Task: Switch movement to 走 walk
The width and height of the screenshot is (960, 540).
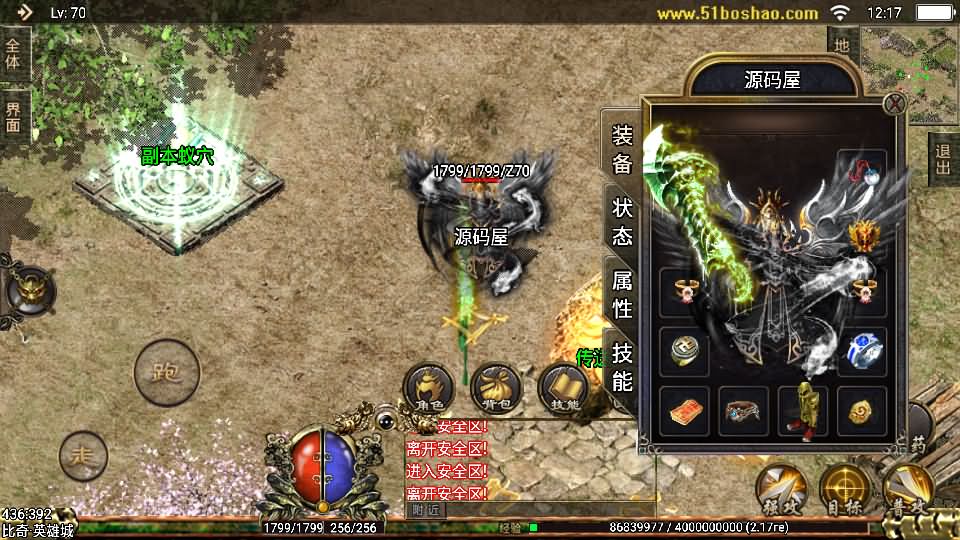Action: pyautogui.click(x=83, y=456)
